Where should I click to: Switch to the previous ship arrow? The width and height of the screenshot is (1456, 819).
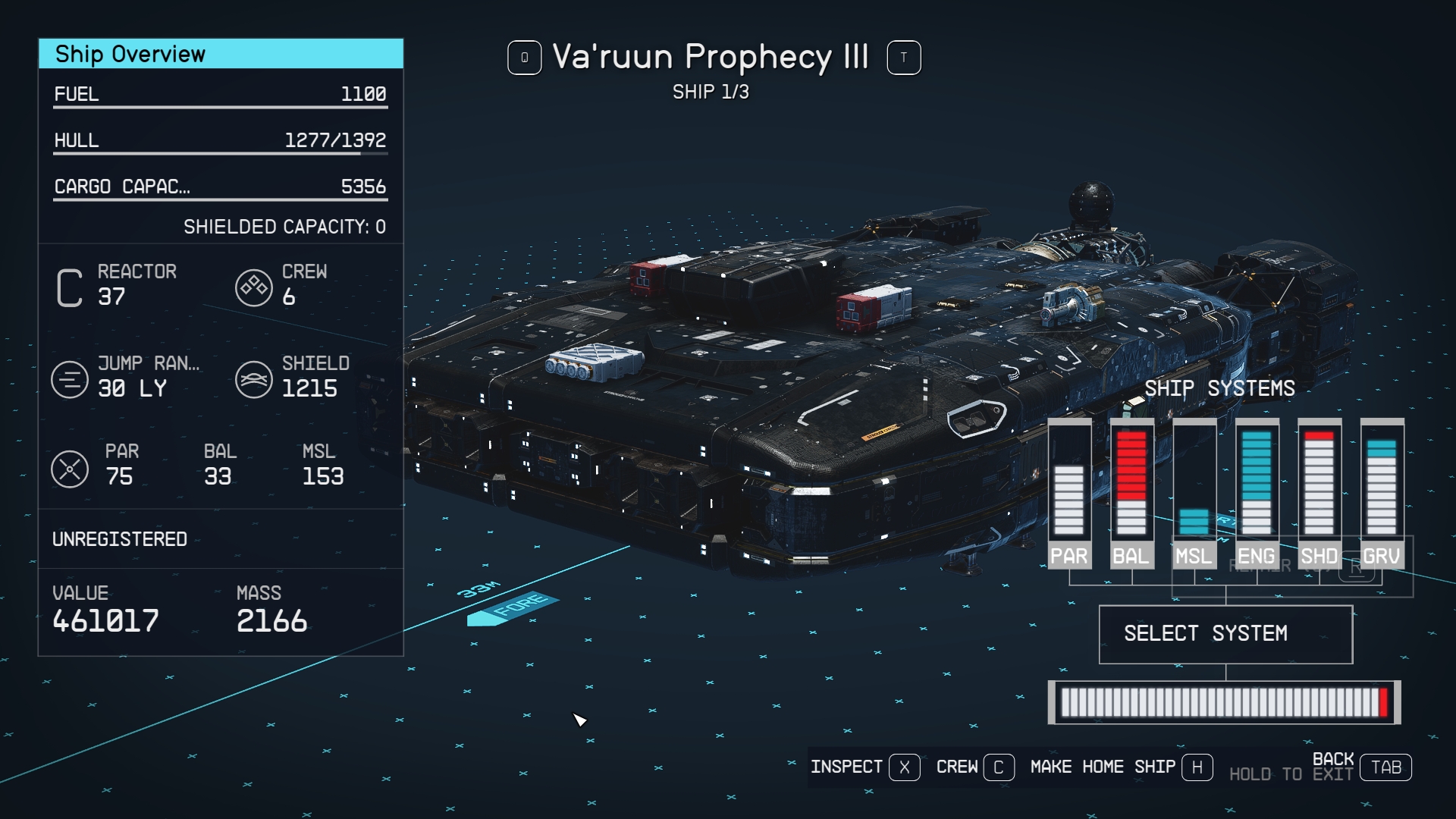[x=524, y=58]
